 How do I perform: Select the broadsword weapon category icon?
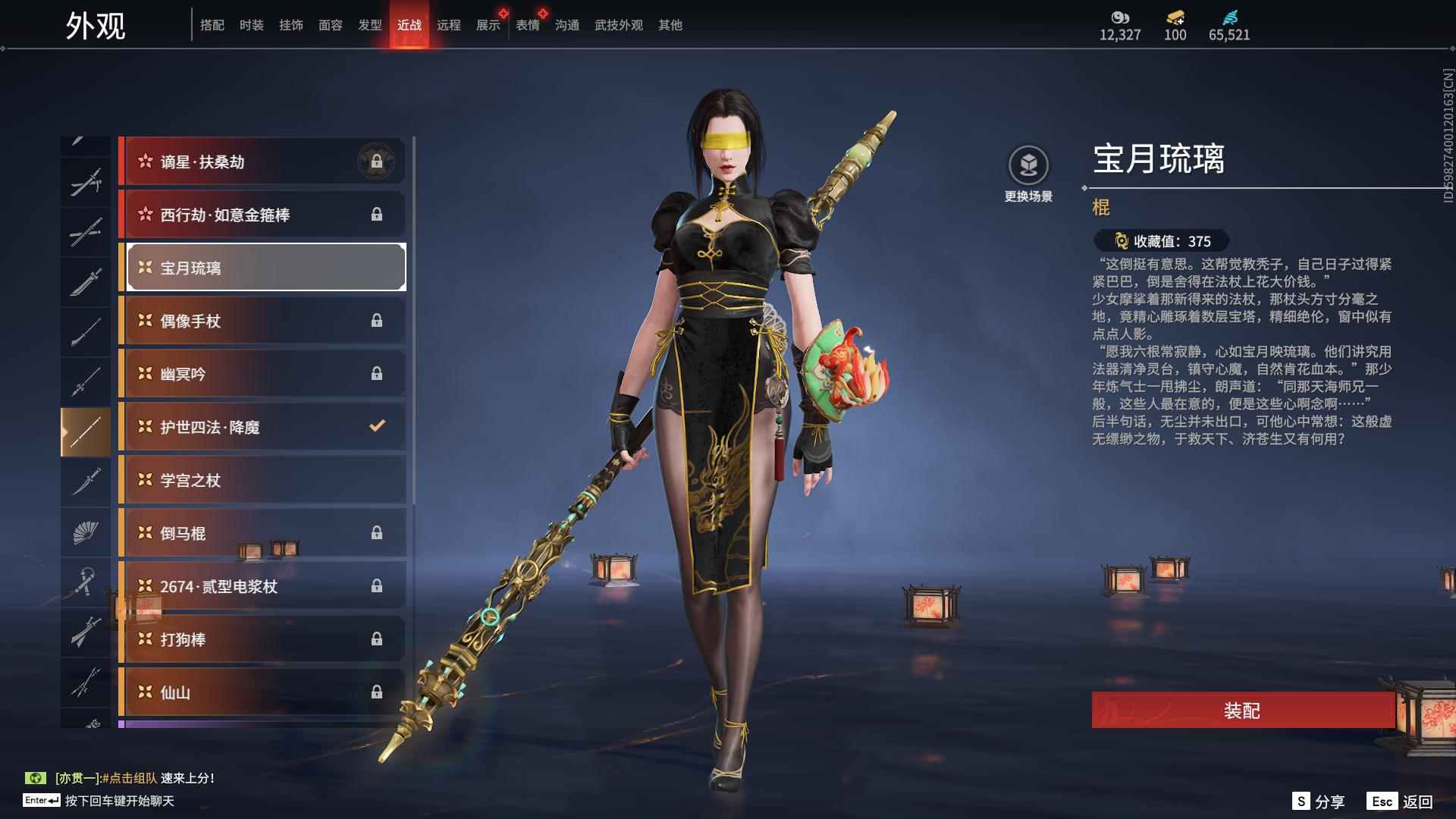coord(86,281)
